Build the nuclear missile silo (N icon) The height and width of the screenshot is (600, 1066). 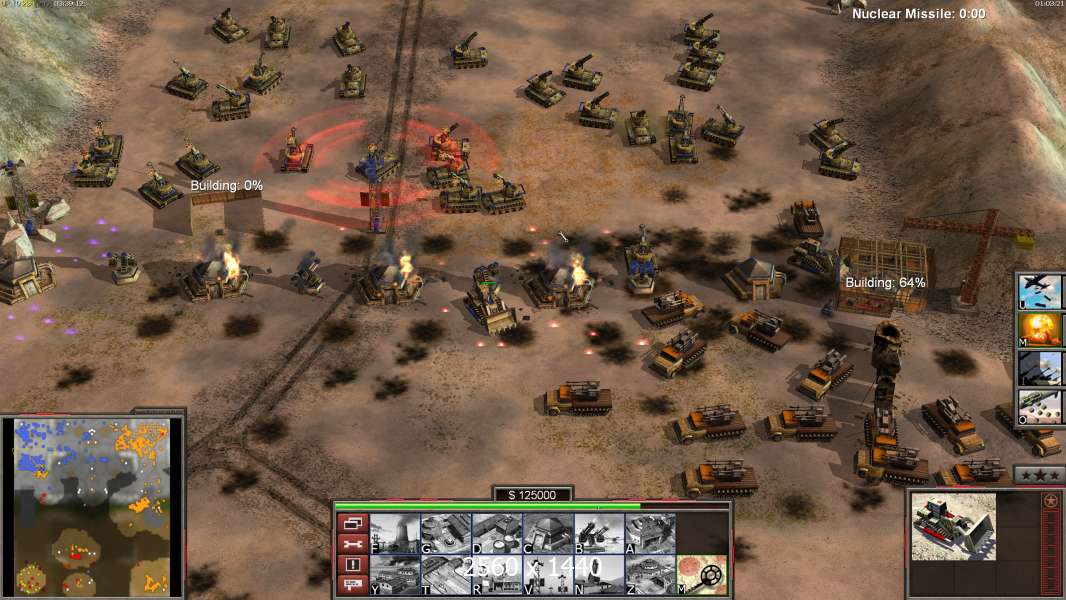[599, 574]
